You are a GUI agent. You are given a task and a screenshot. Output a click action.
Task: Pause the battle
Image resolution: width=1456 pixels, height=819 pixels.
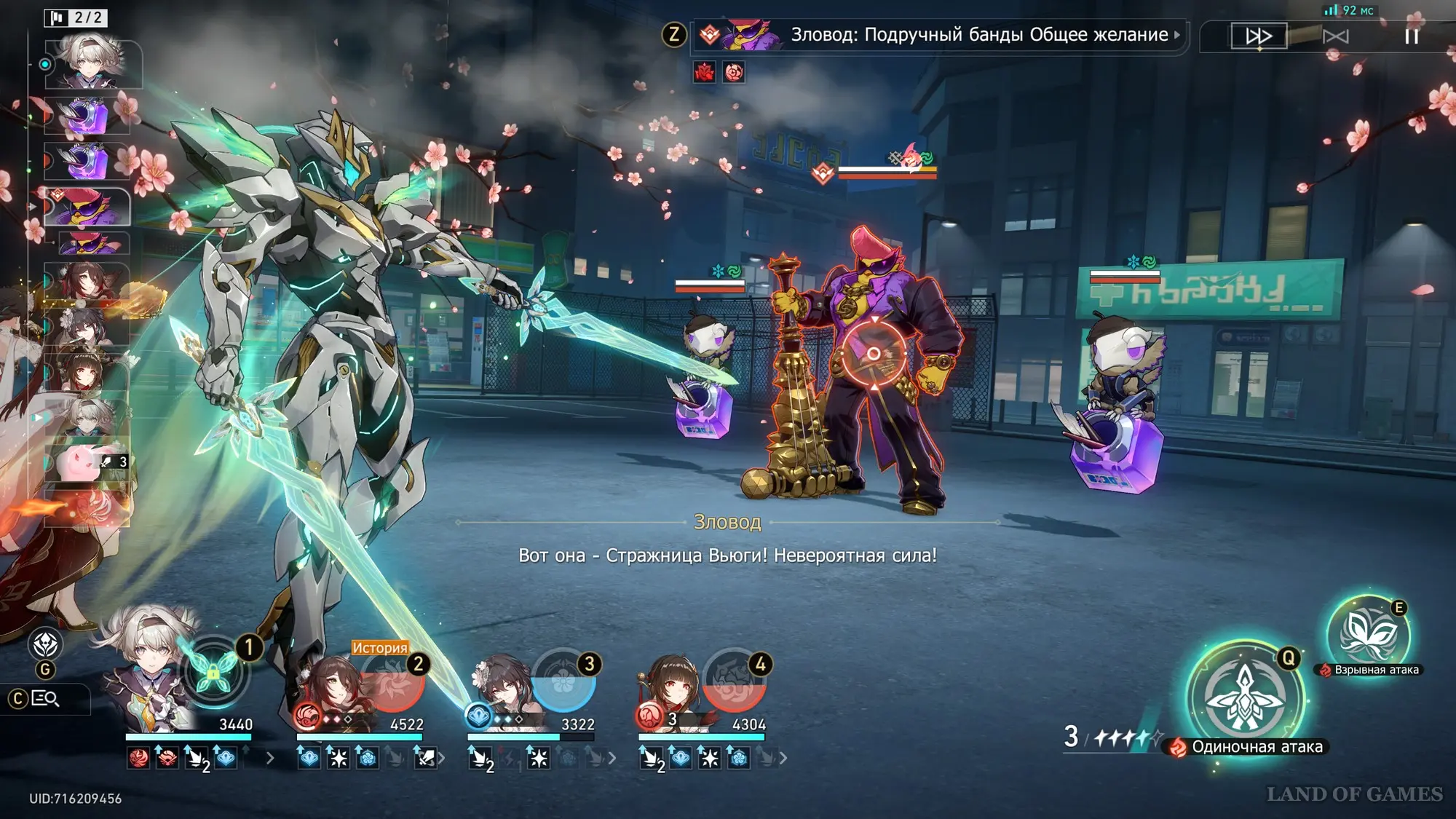tap(1412, 36)
